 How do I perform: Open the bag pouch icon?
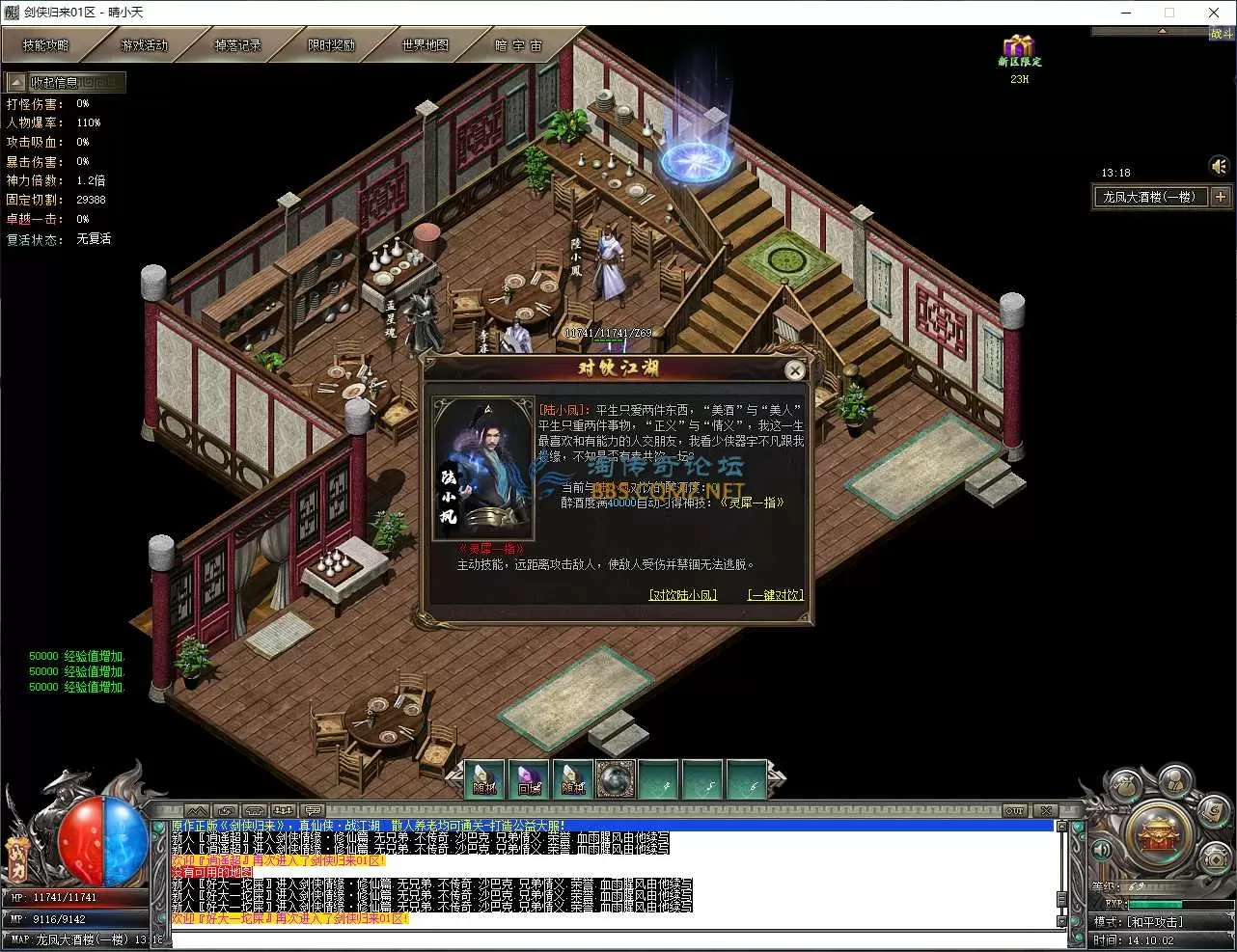(1127, 786)
